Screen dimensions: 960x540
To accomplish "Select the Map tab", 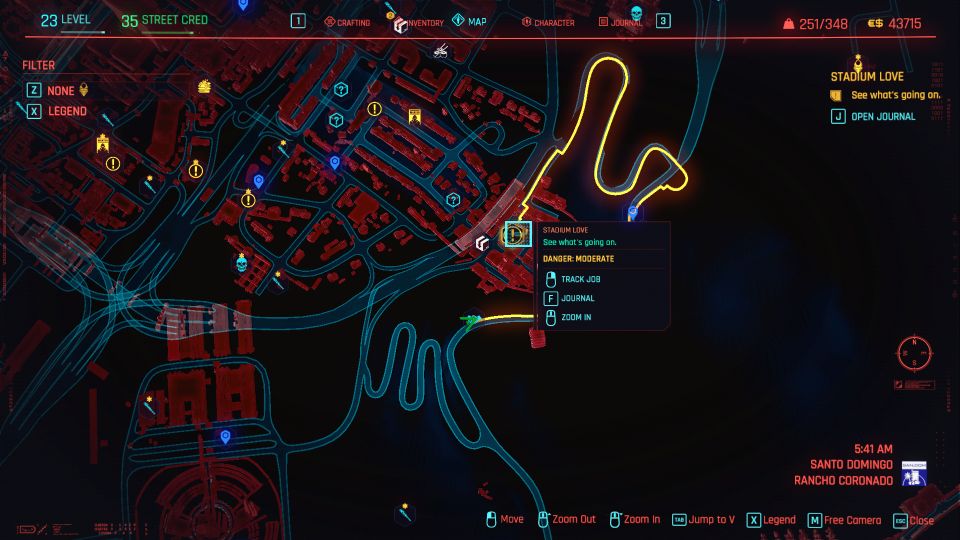I will (470, 21).
